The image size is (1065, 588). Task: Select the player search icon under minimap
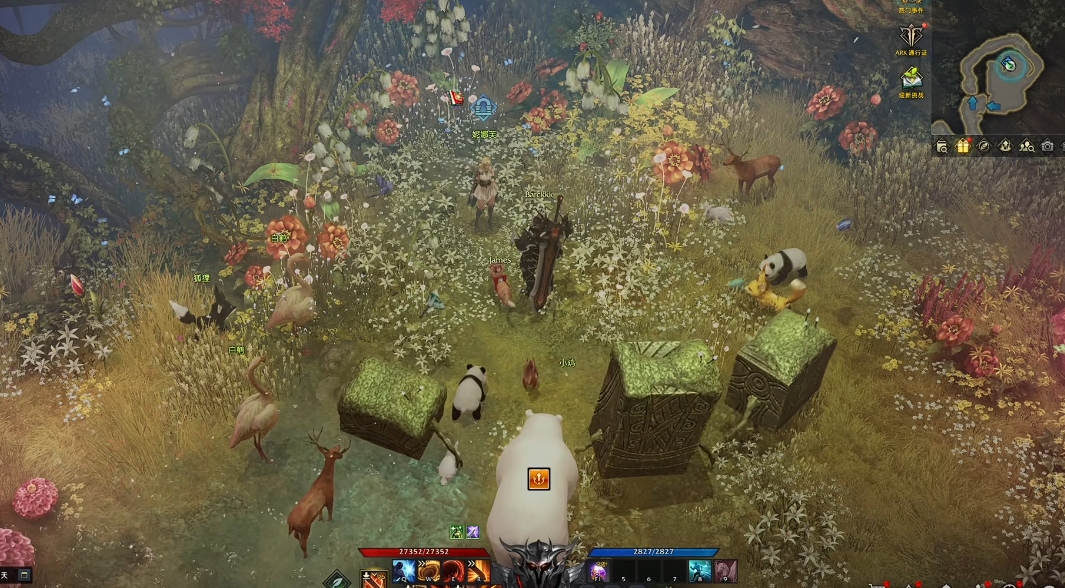[x=1026, y=146]
